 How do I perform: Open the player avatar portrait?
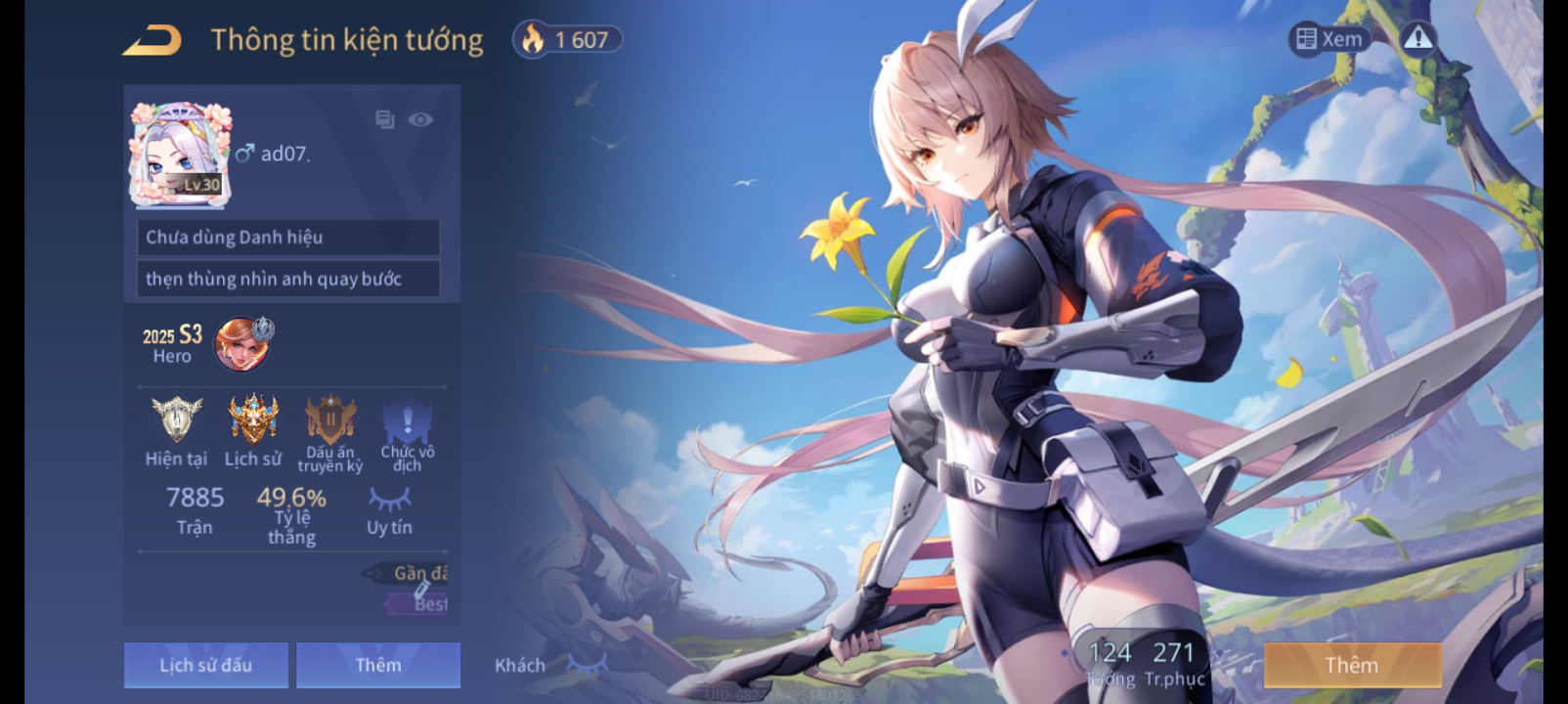[x=181, y=155]
